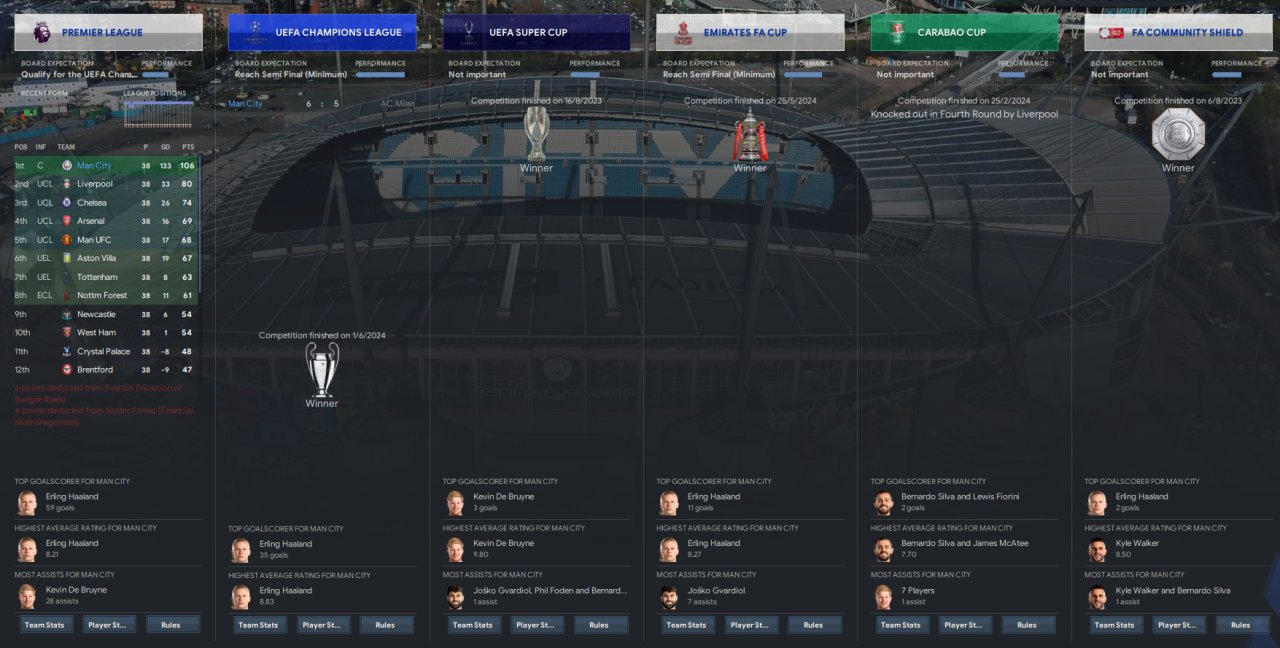View Player Stats for the Champions League

(x=323, y=625)
